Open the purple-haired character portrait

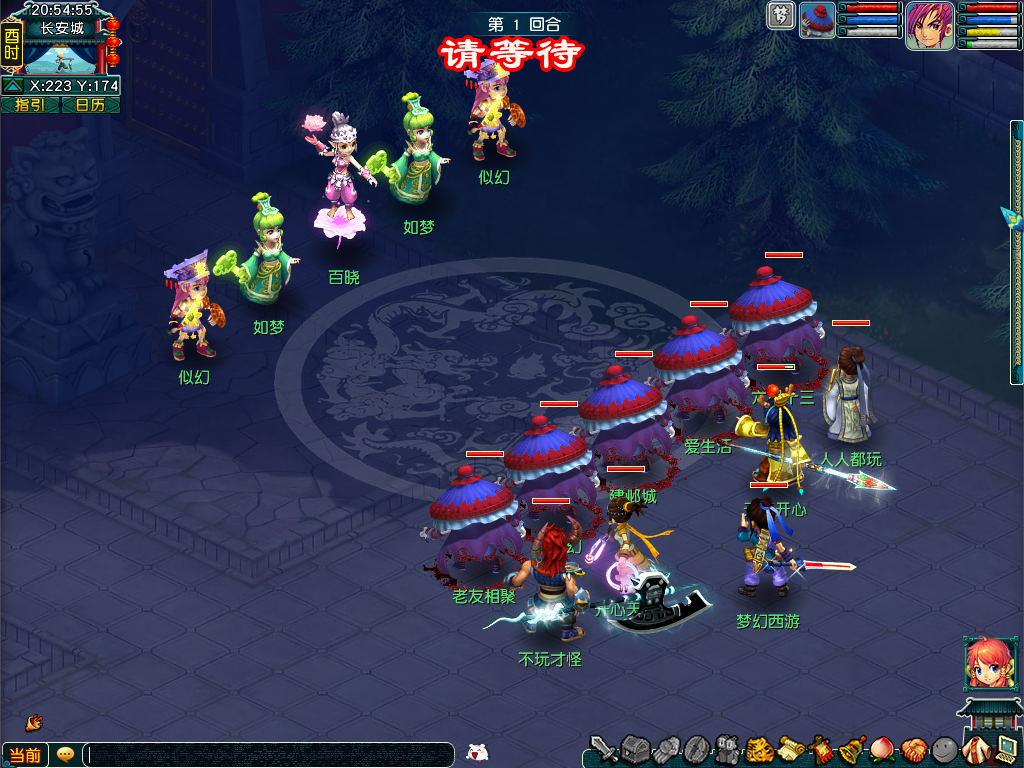[x=929, y=25]
